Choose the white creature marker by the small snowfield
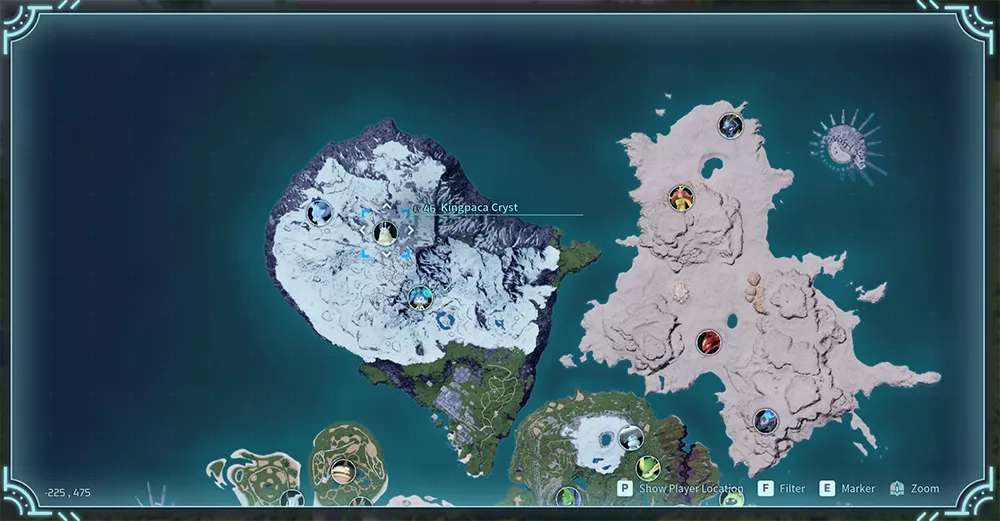 629,438
